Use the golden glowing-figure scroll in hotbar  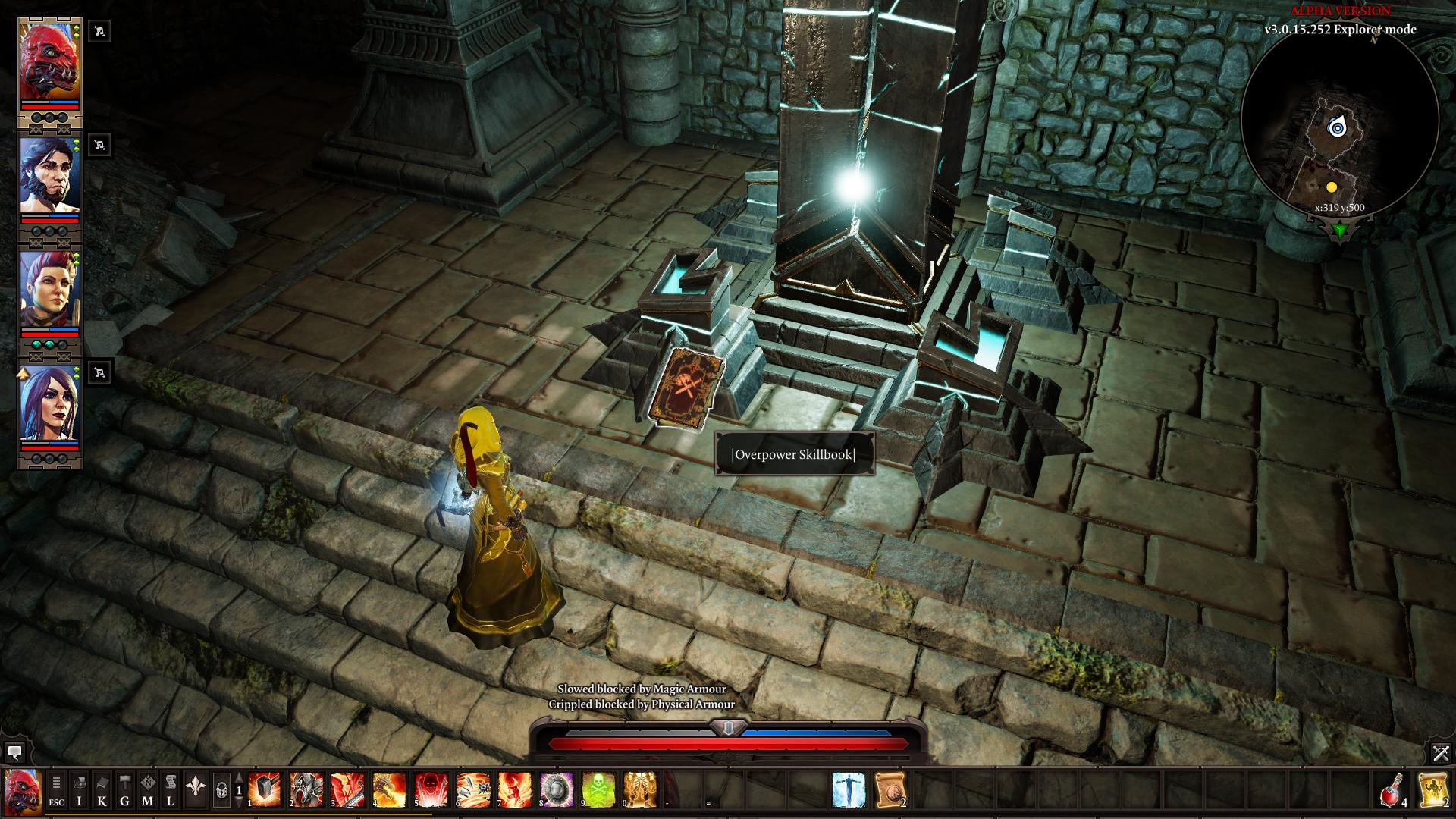pos(1433,790)
